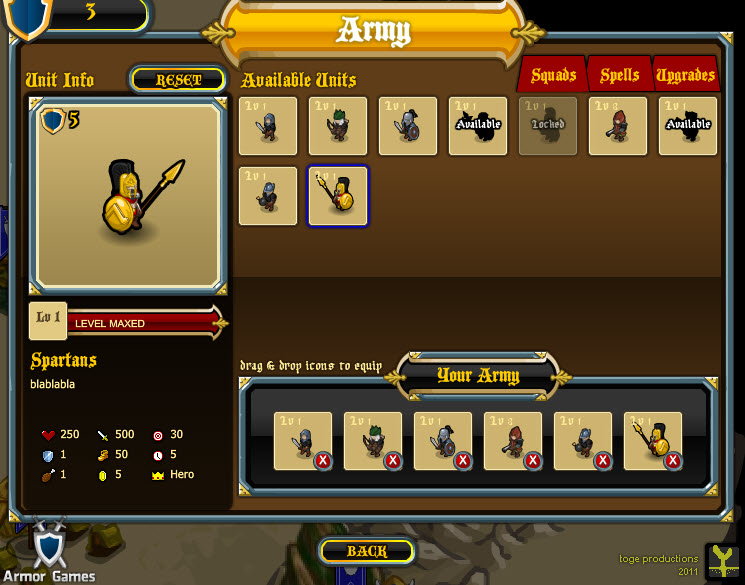The height and width of the screenshot is (585, 745).
Task: Open the Armor Games logo link
Action: click(x=49, y=552)
